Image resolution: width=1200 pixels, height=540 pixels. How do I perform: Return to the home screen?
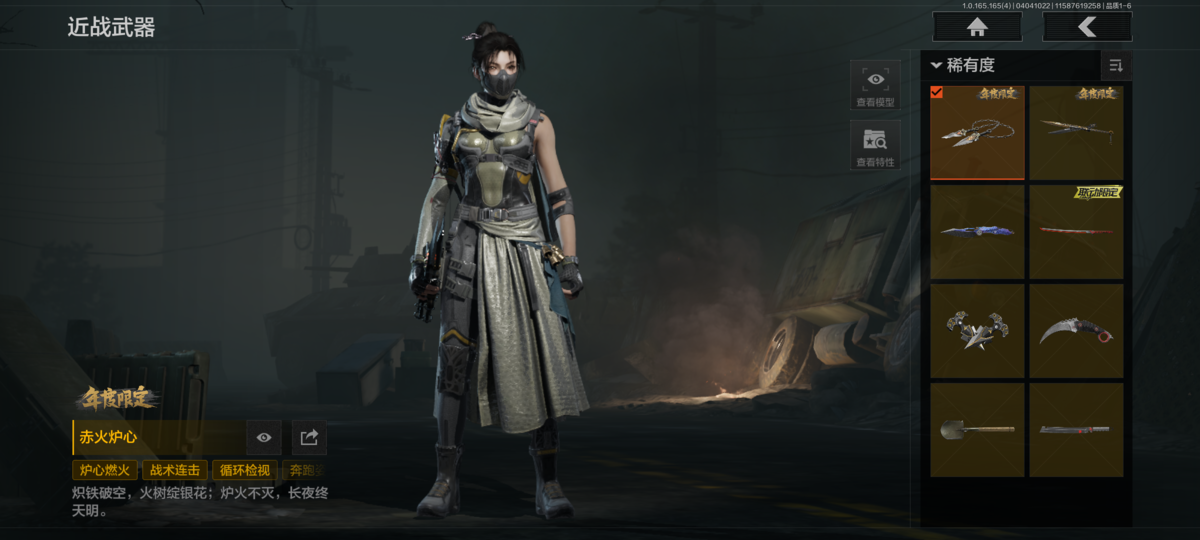pos(977,27)
